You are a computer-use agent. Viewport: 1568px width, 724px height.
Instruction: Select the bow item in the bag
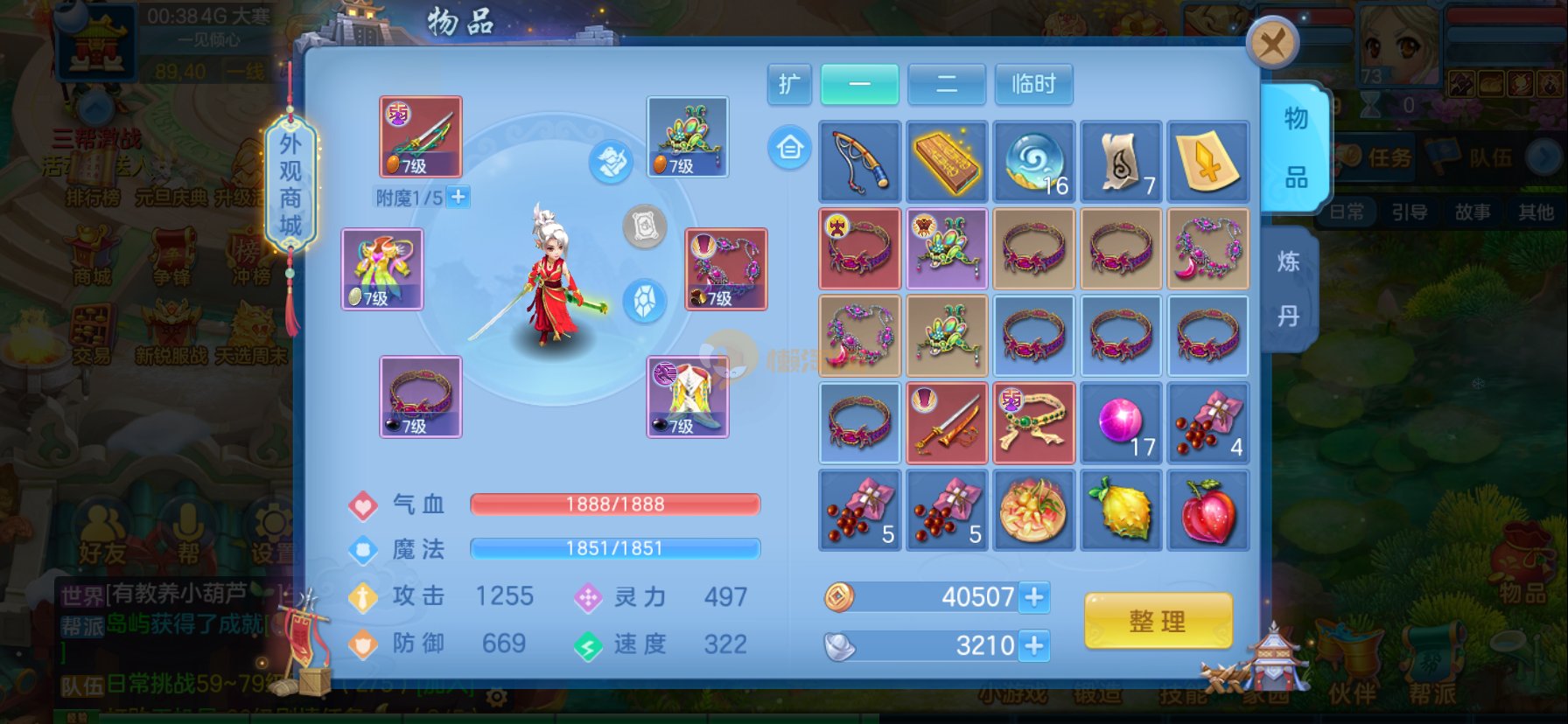(859, 161)
